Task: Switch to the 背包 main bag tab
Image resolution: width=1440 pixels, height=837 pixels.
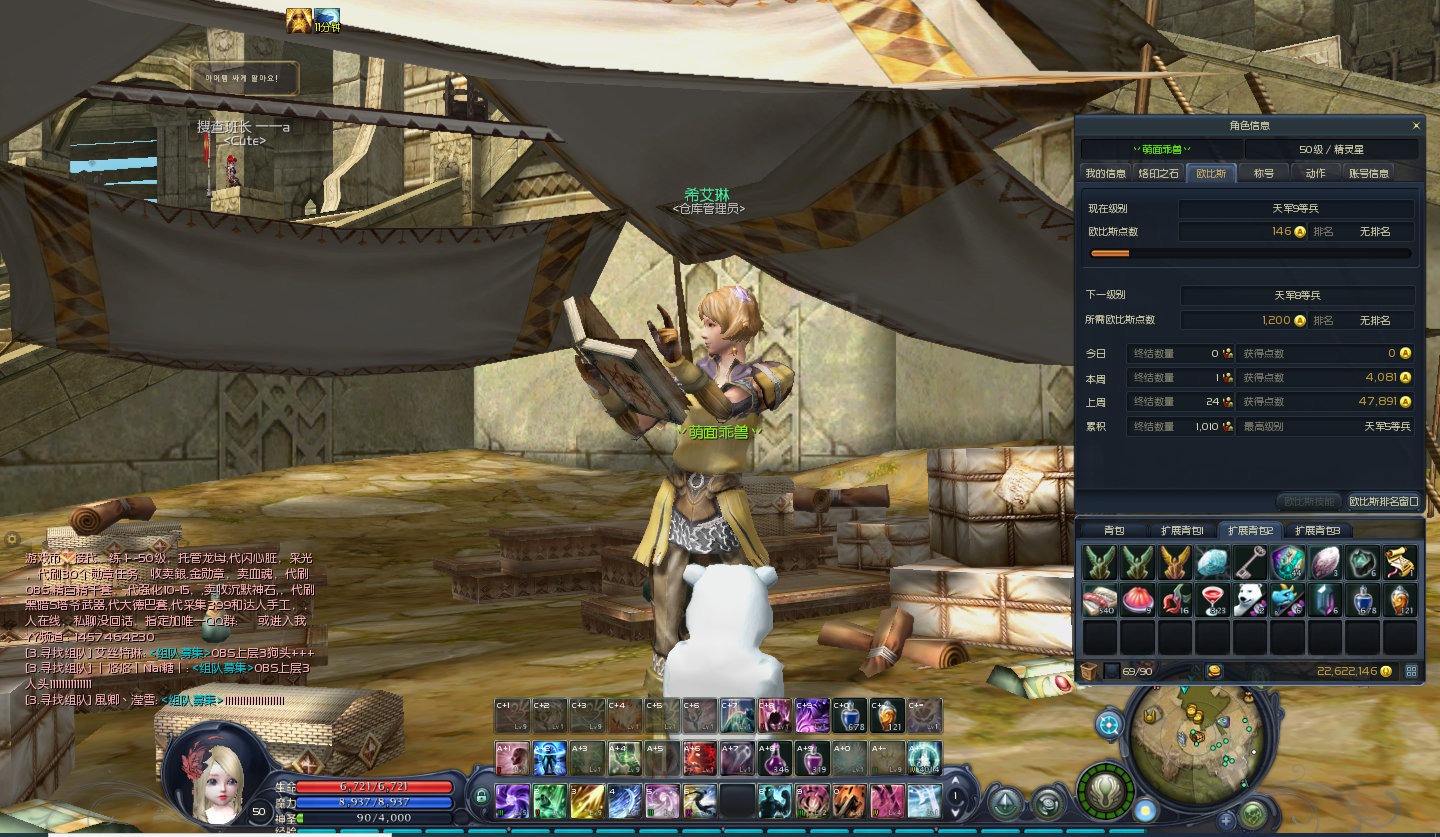Action: point(1114,530)
